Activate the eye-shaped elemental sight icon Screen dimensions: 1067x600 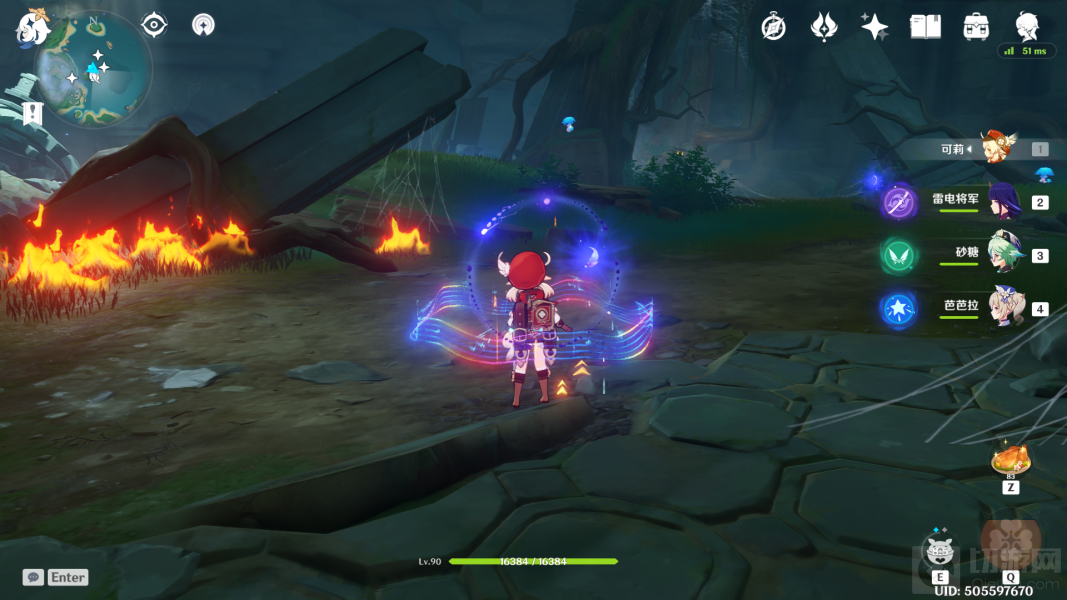(154, 24)
